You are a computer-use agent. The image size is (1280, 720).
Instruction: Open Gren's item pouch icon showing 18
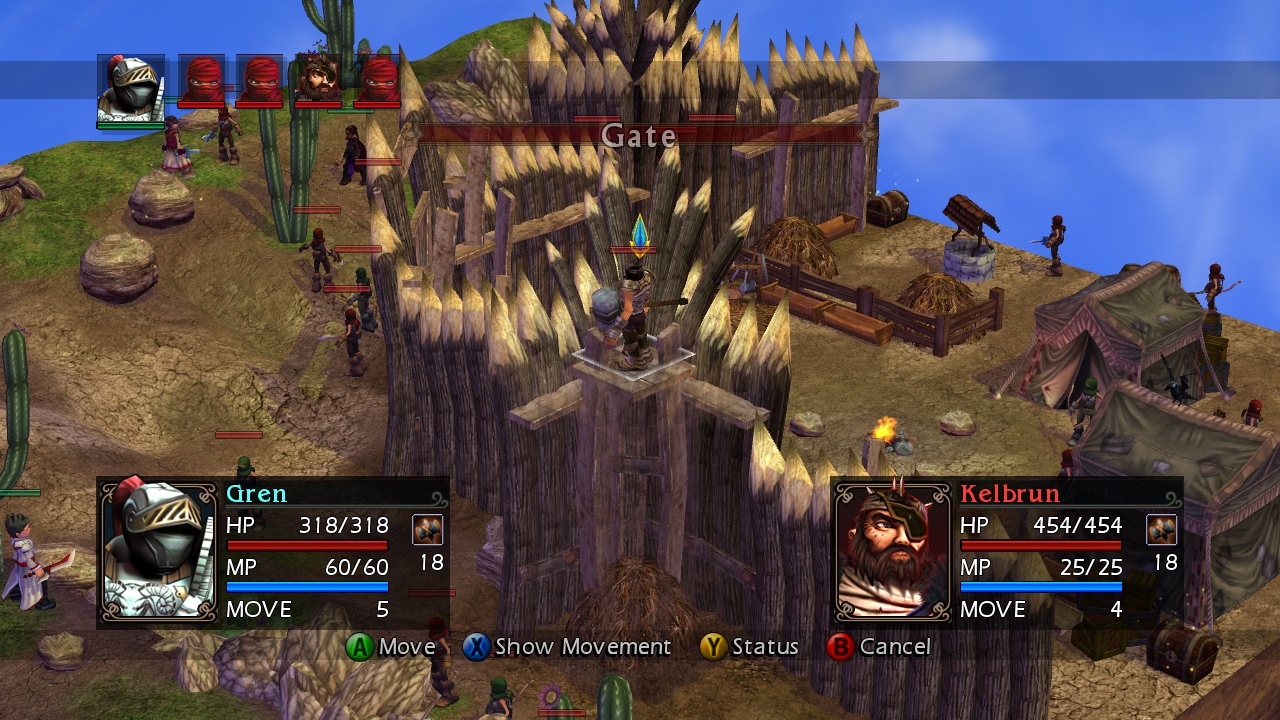pos(430,529)
